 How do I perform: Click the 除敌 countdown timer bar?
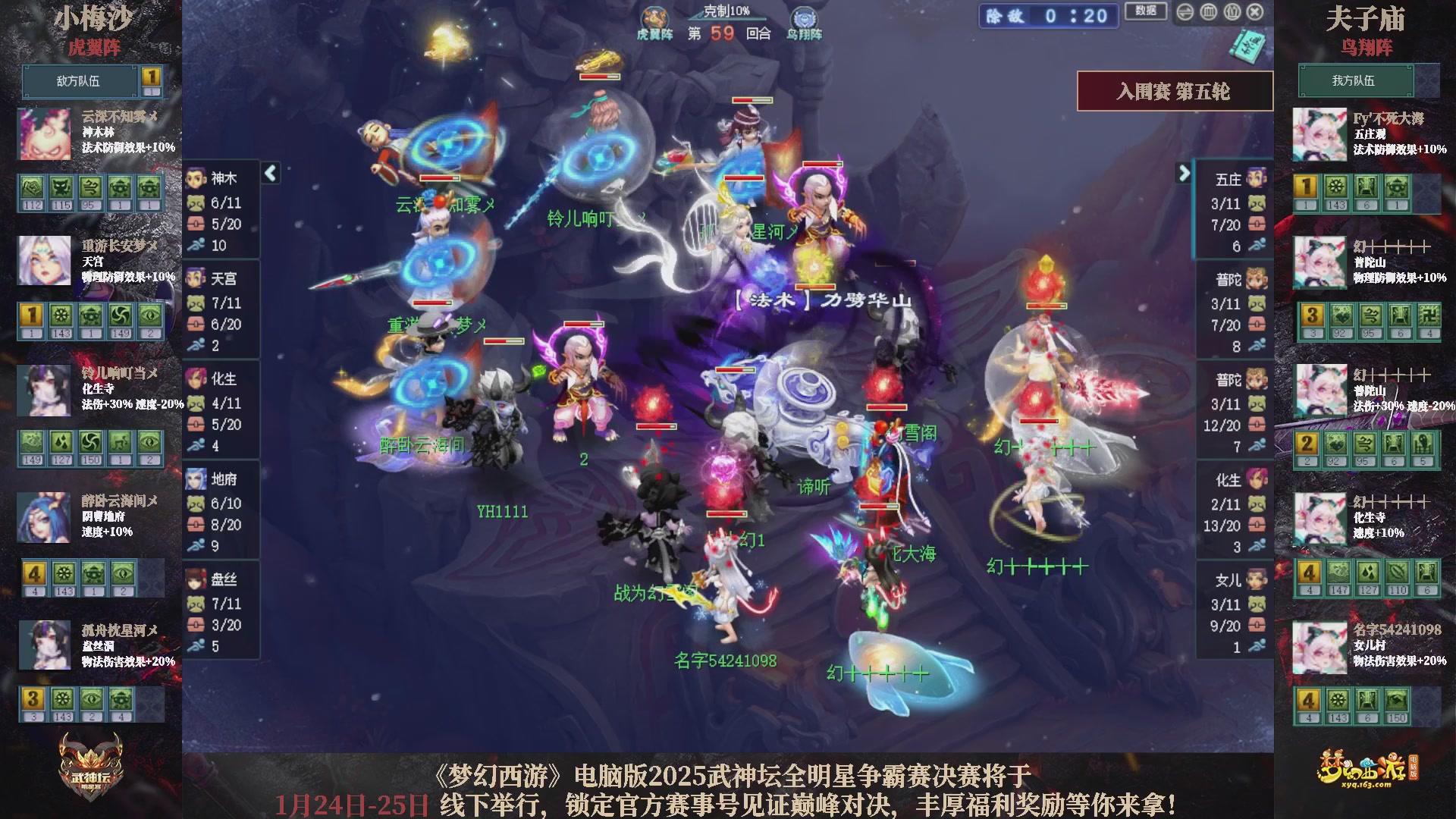pyautogui.click(x=1048, y=15)
